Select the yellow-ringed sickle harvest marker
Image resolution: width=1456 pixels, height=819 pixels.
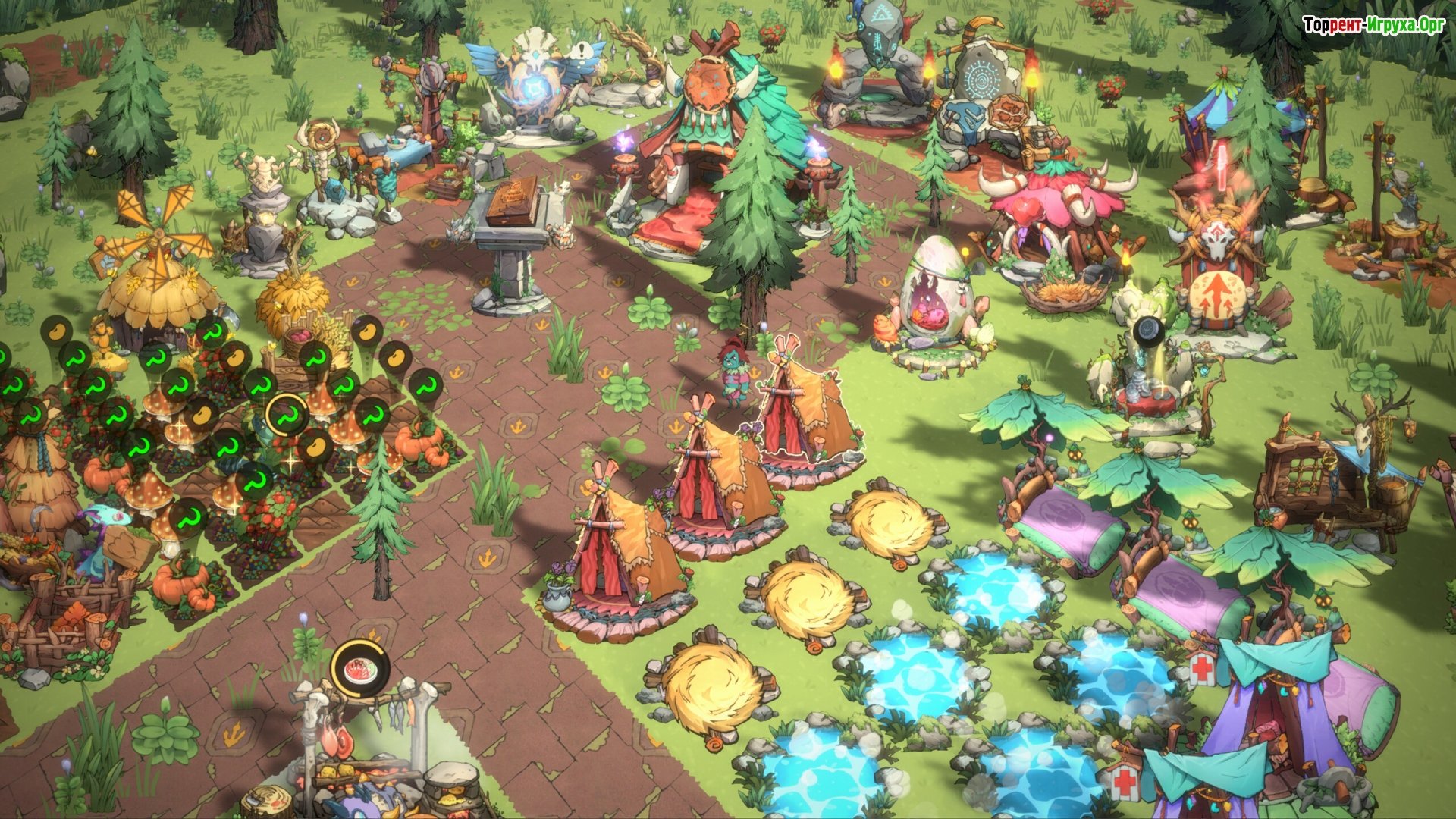click(x=287, y=416)
